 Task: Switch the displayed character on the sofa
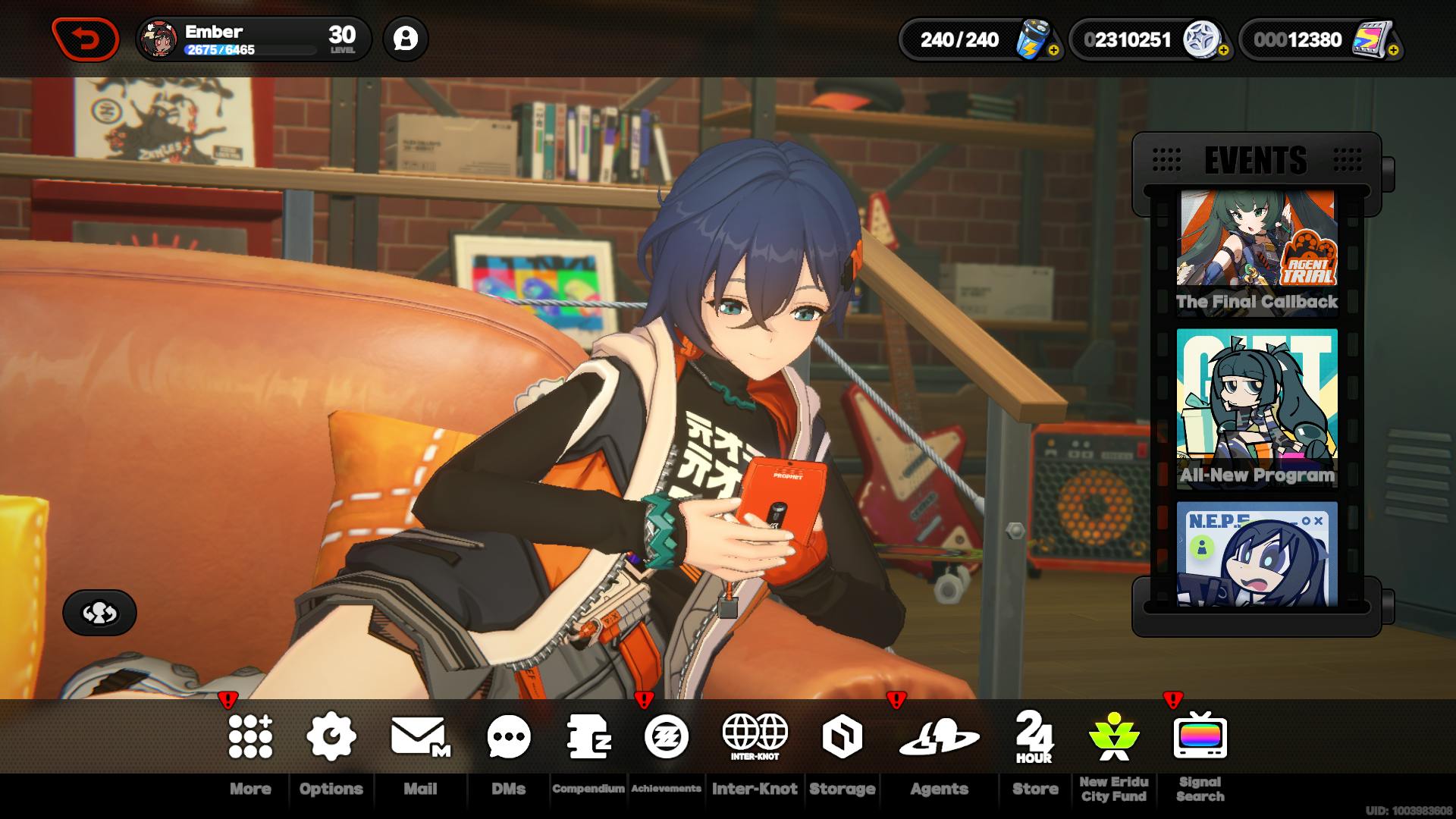coord(99,613)
